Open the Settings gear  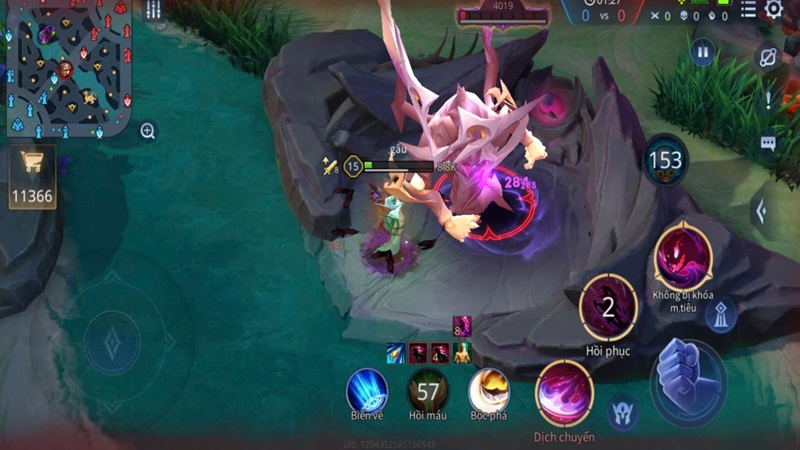pos(774,10)
